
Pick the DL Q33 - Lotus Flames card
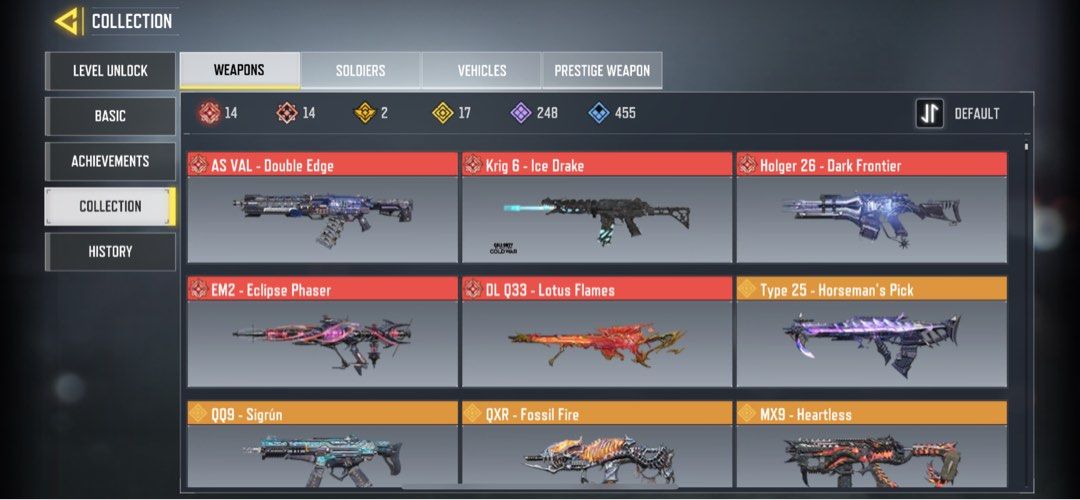pyautogui.click(x=596, y=332)
